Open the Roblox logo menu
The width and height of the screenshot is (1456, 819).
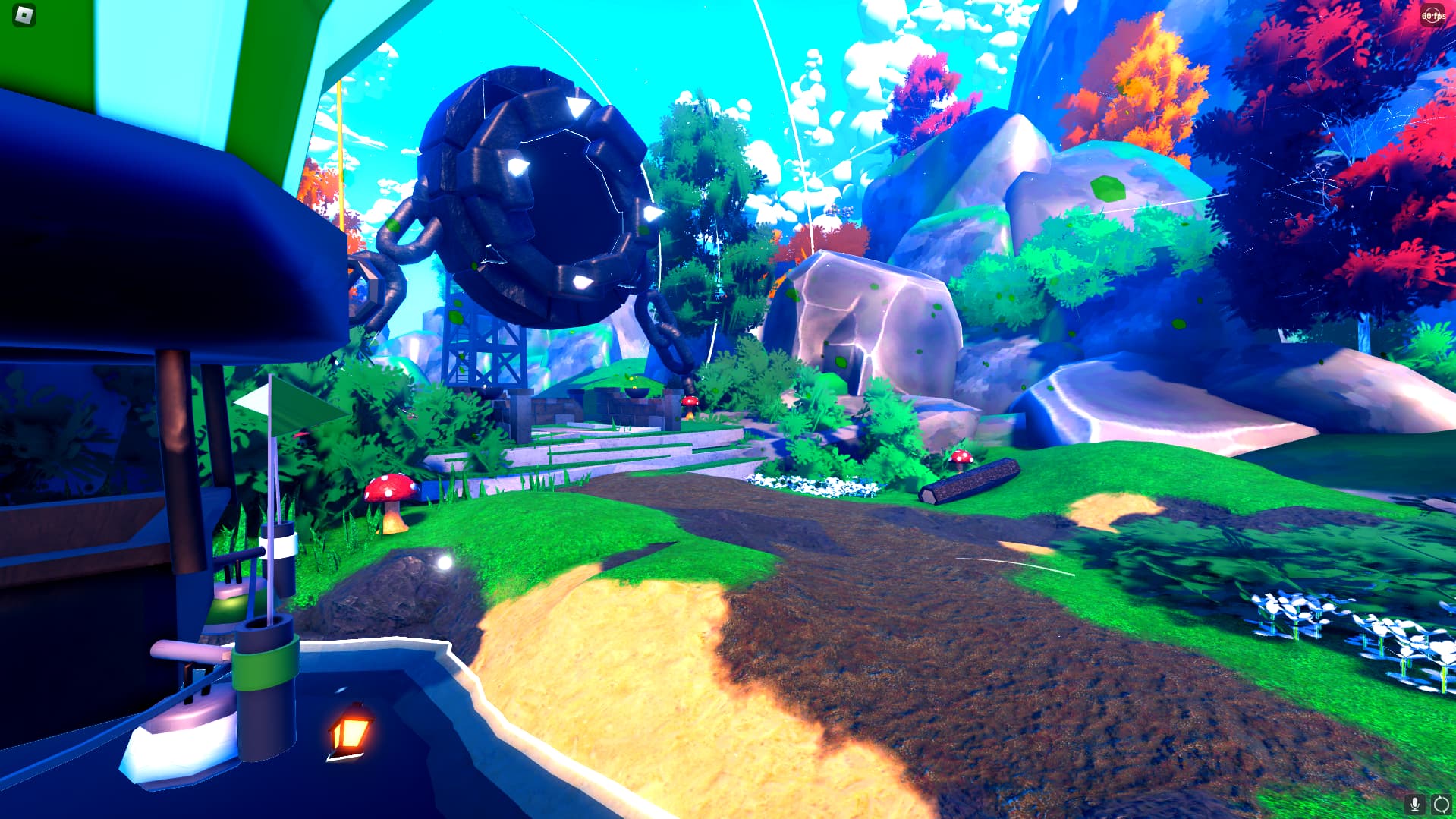(25, 16)
